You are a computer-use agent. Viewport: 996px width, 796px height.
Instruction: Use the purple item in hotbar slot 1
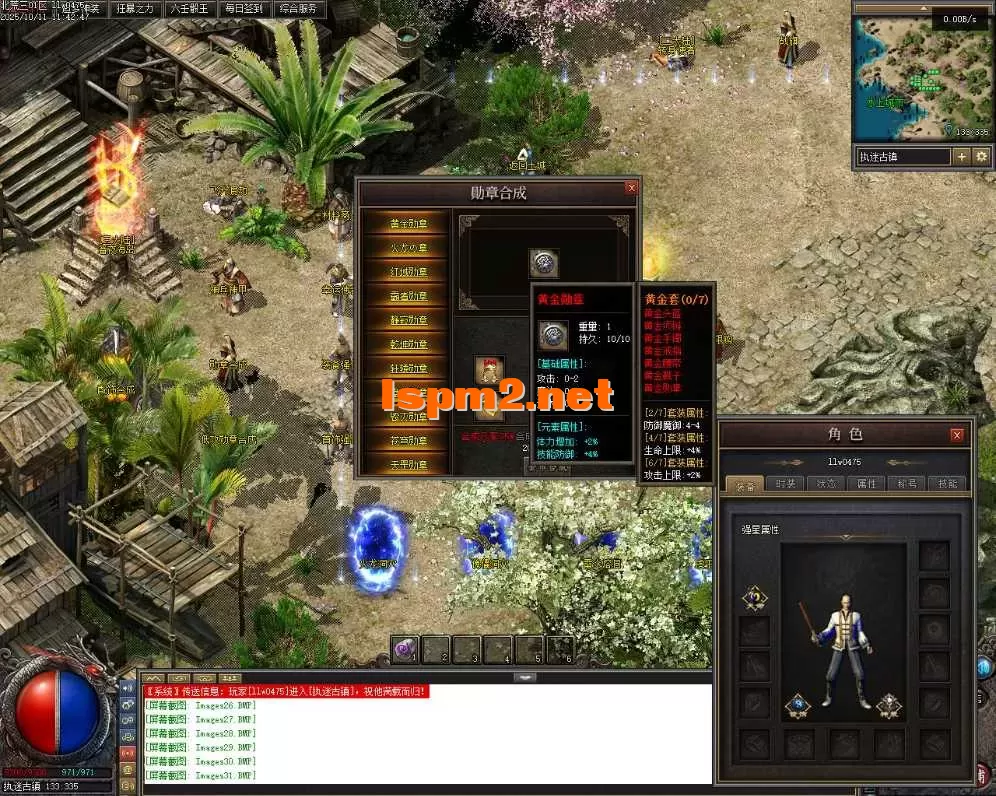tap(406, 649)
